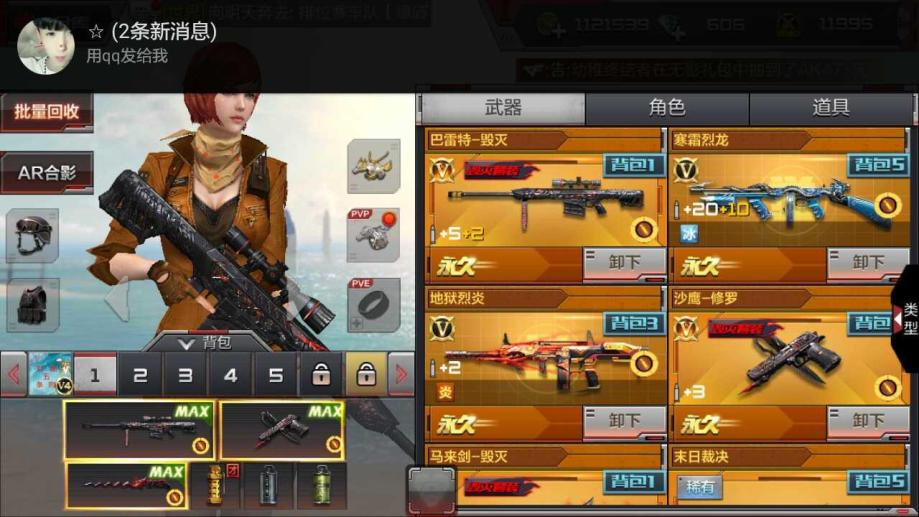The width and height of the screenshot is (919, 517).
Task: Select the body armor vest slot
Action: [x=33, y=304]
